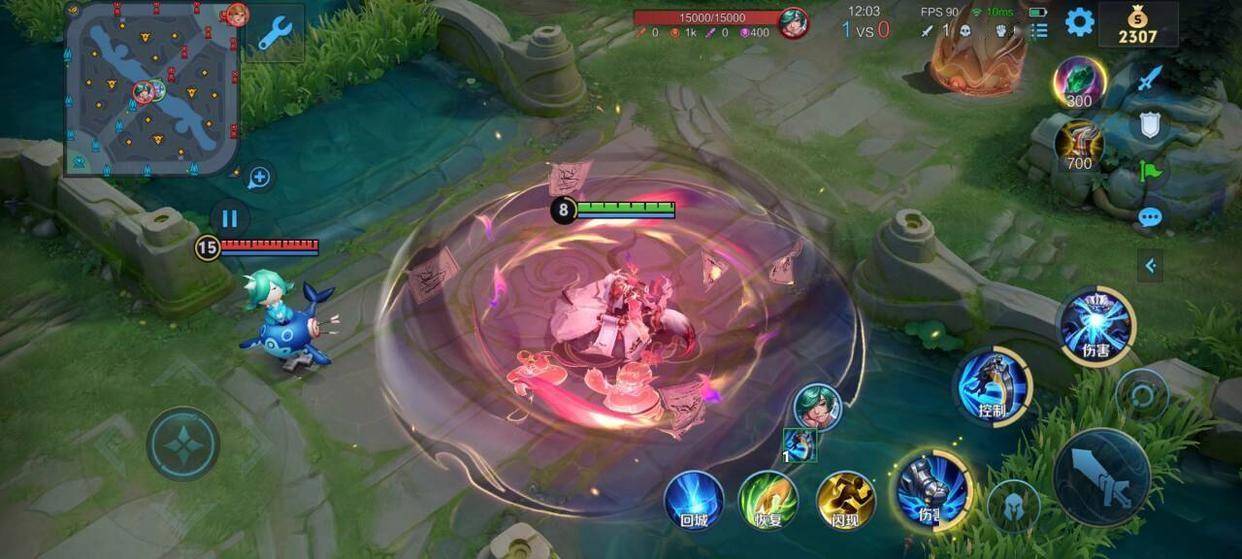Open the wrench tool beside the minimap
1242x559 pixels.
pyautogui.click(x=274, y=34)
